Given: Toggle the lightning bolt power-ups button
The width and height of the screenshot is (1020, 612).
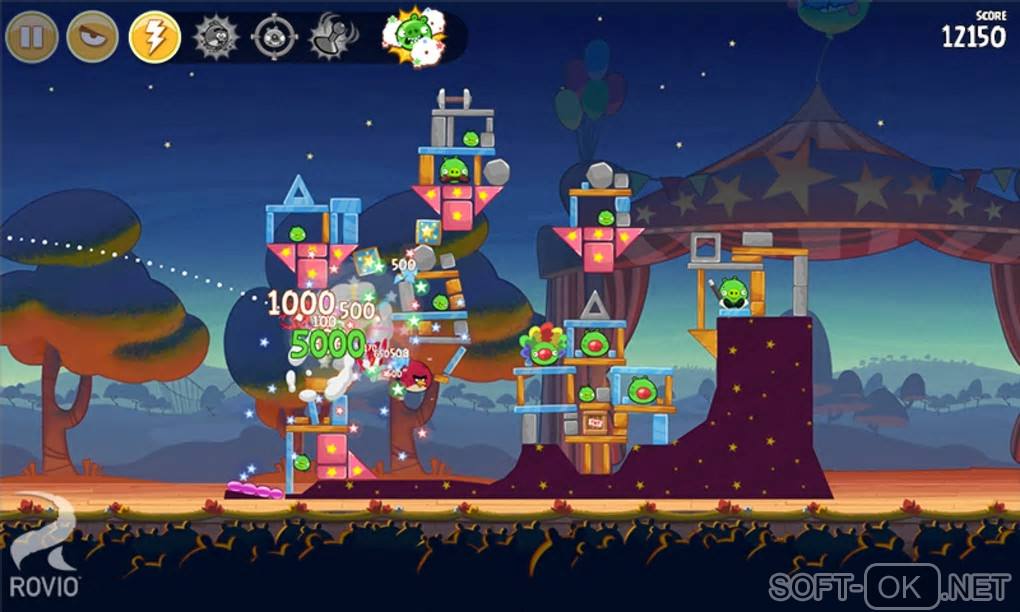Looking at the screenshot, I should tap(154, 37).
